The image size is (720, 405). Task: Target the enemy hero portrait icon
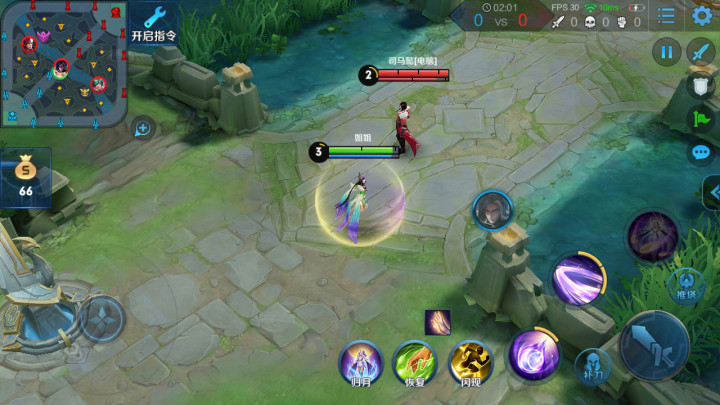[492, 209]
